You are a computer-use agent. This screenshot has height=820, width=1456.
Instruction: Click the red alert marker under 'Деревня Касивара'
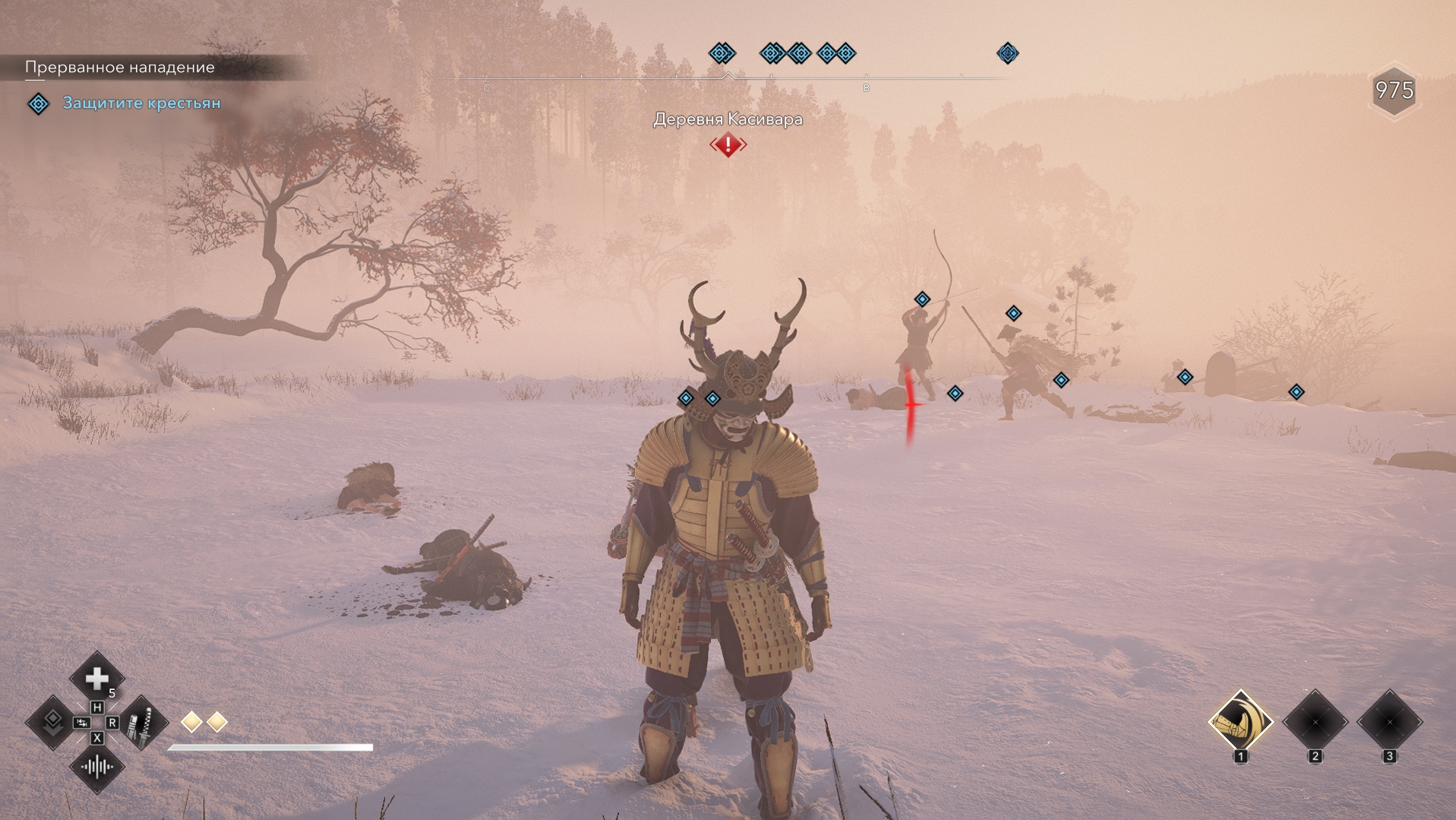tap(728, 144)
